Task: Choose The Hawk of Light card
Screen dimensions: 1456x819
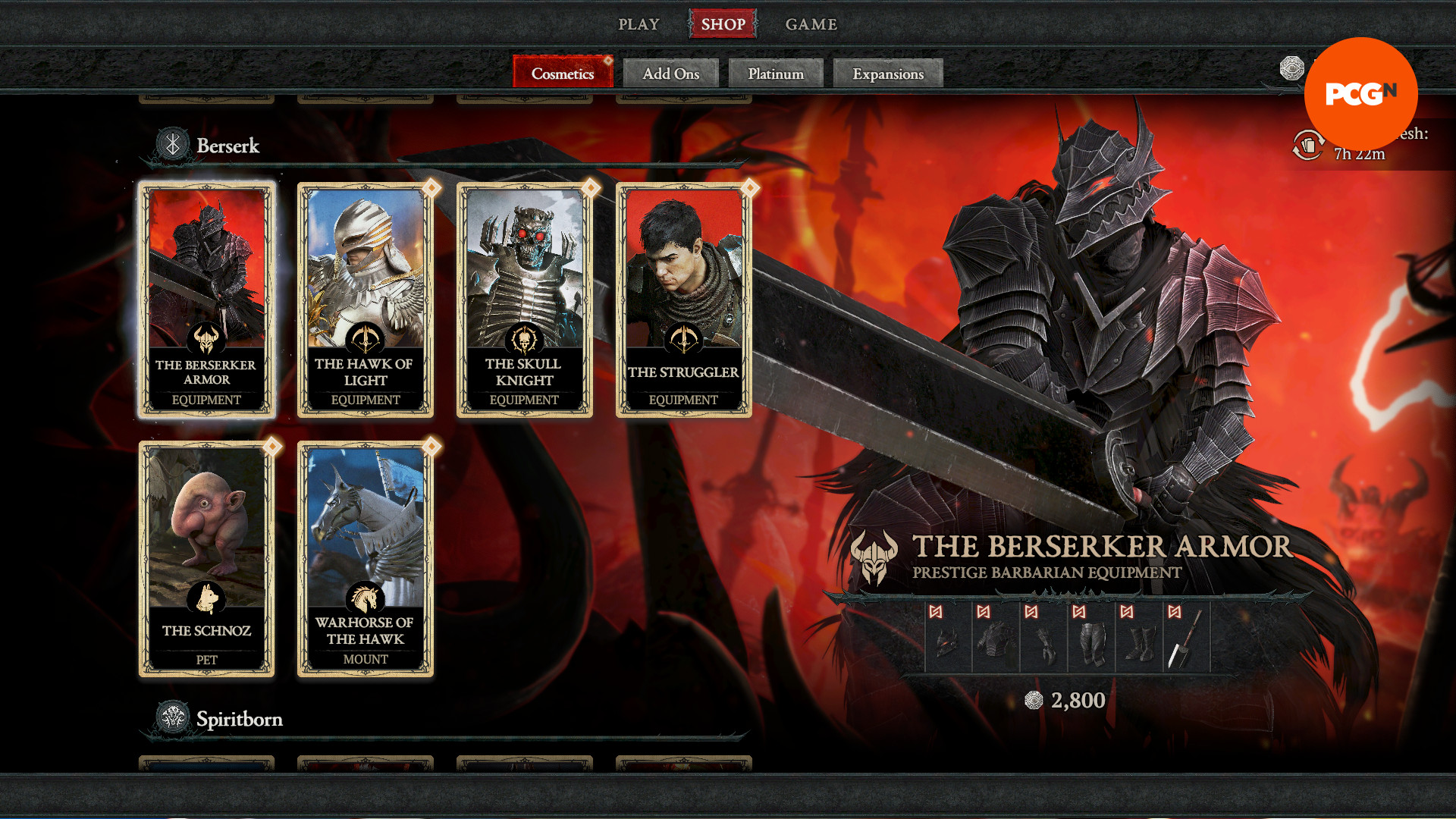Action: tap(366, 300)
